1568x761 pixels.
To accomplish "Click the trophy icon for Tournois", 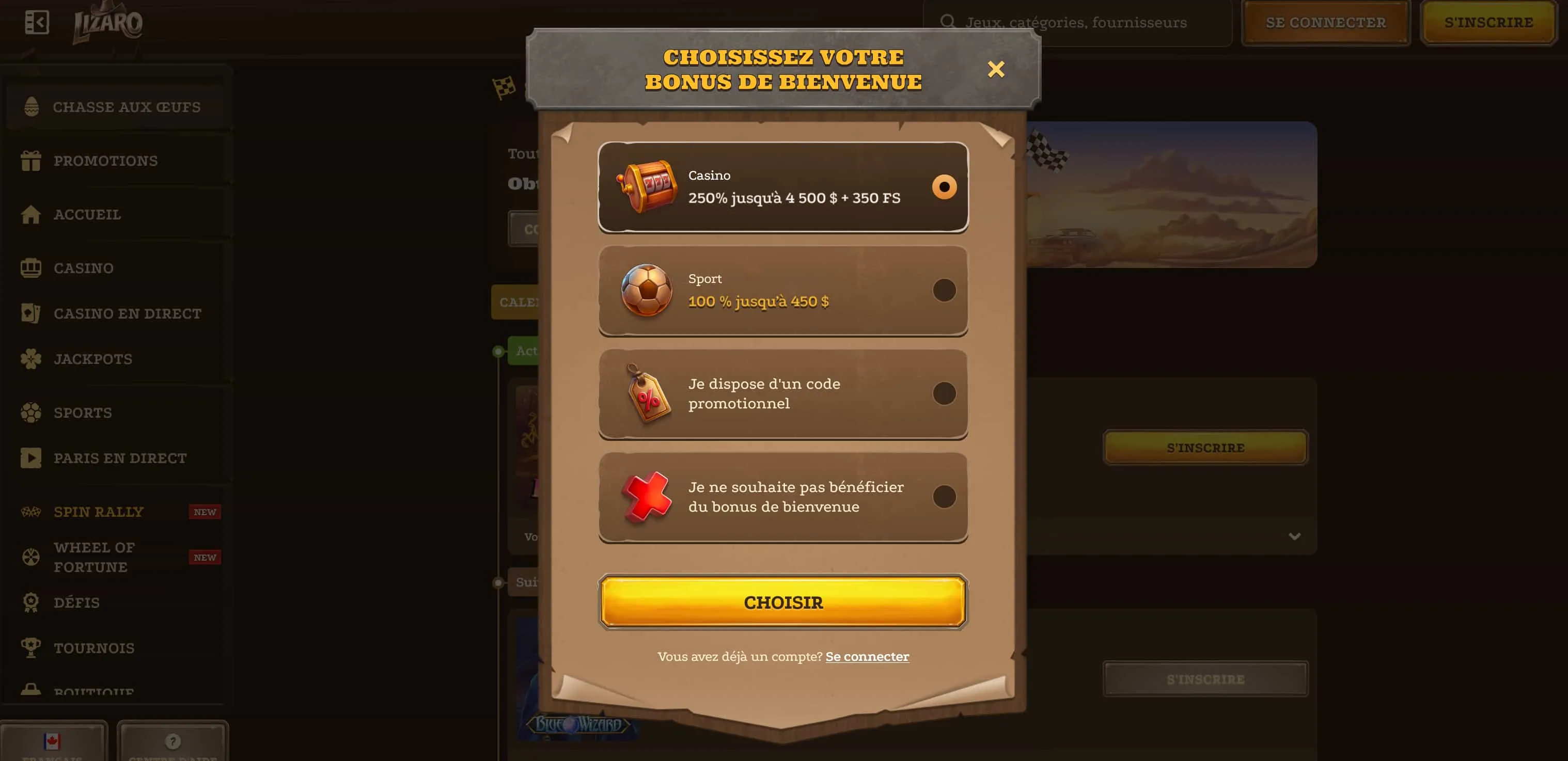I will (32, 647).
